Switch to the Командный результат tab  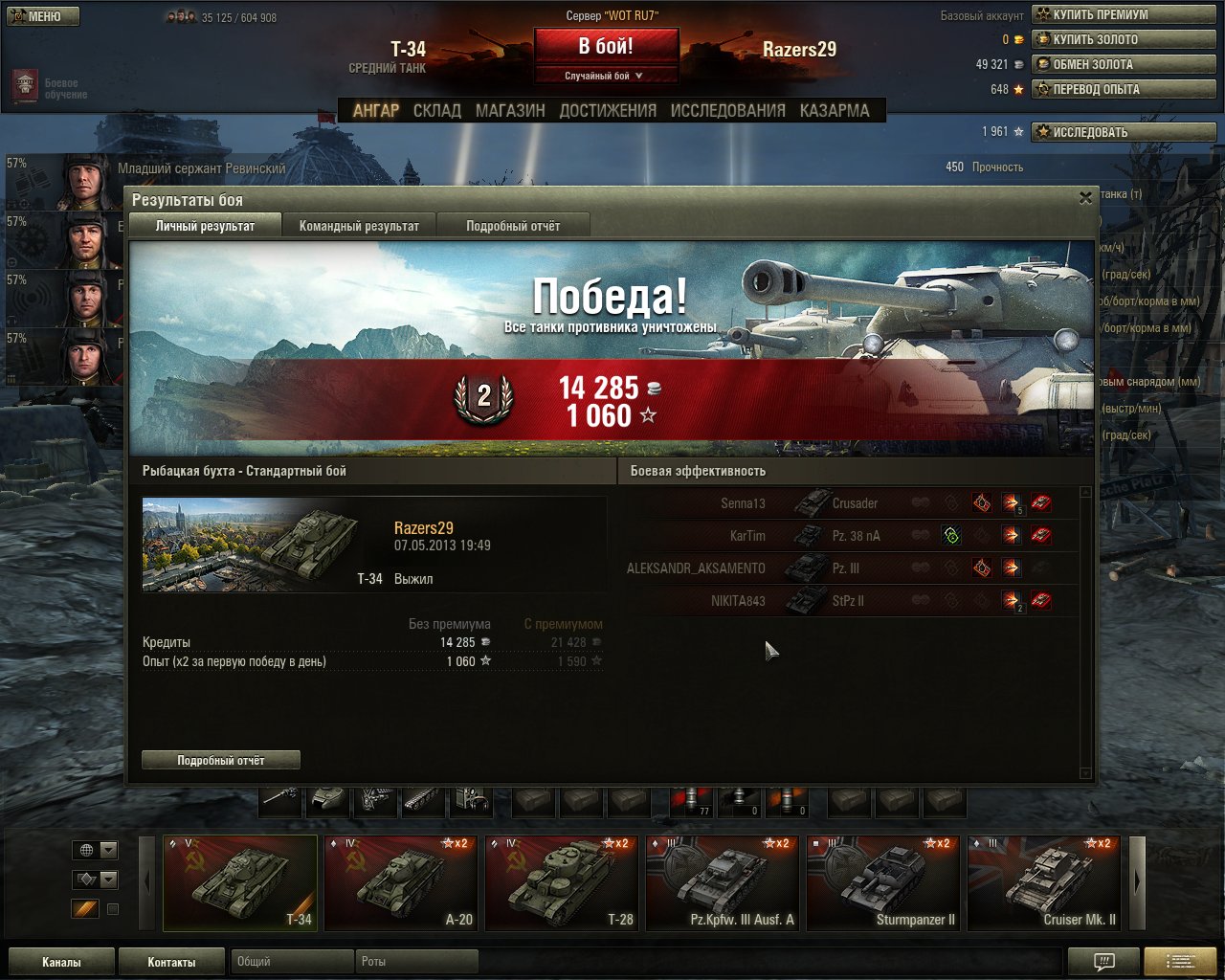[x=359, y=226]
